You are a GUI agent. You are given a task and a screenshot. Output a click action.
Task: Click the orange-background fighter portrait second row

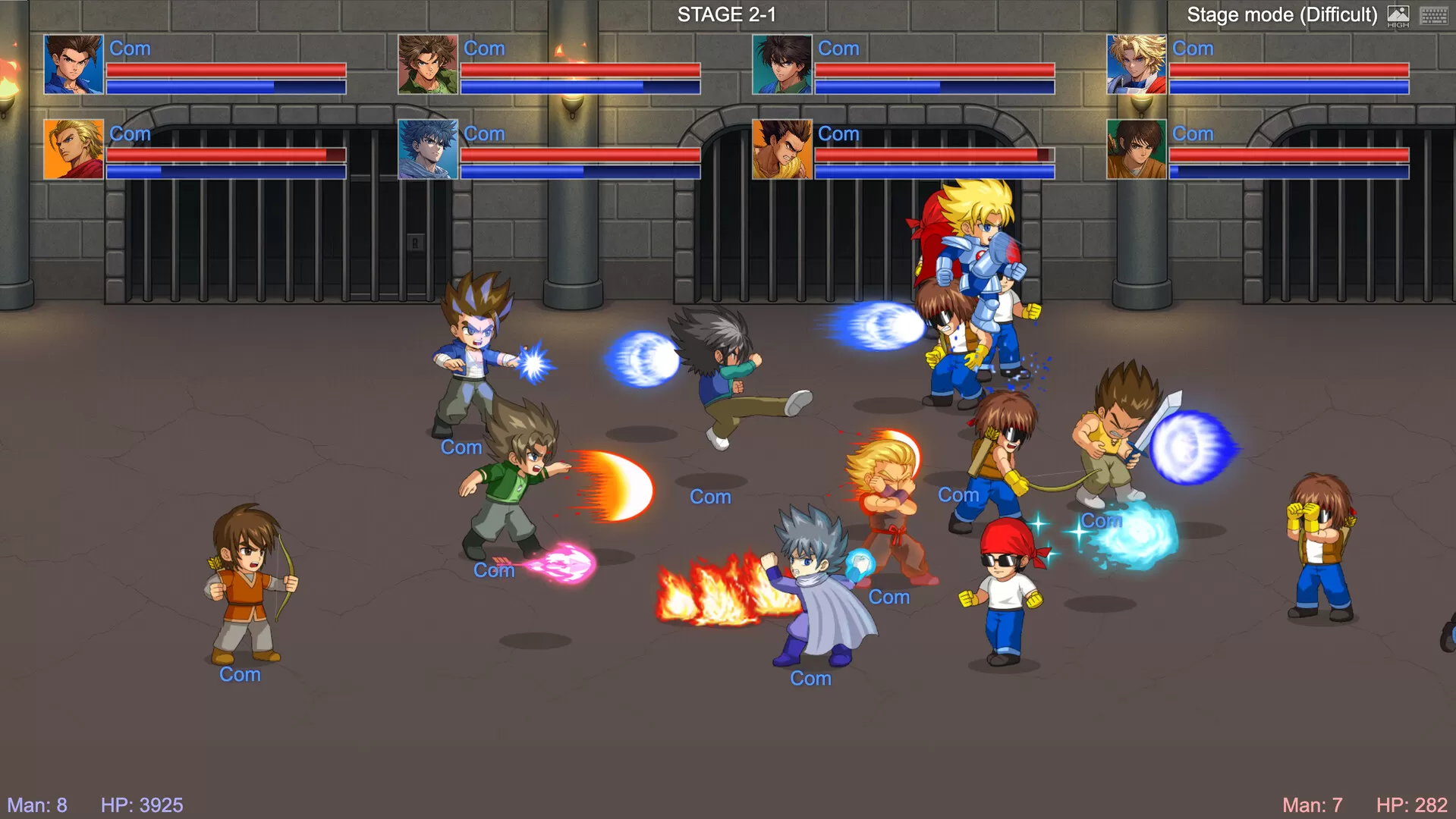point(73,148)
